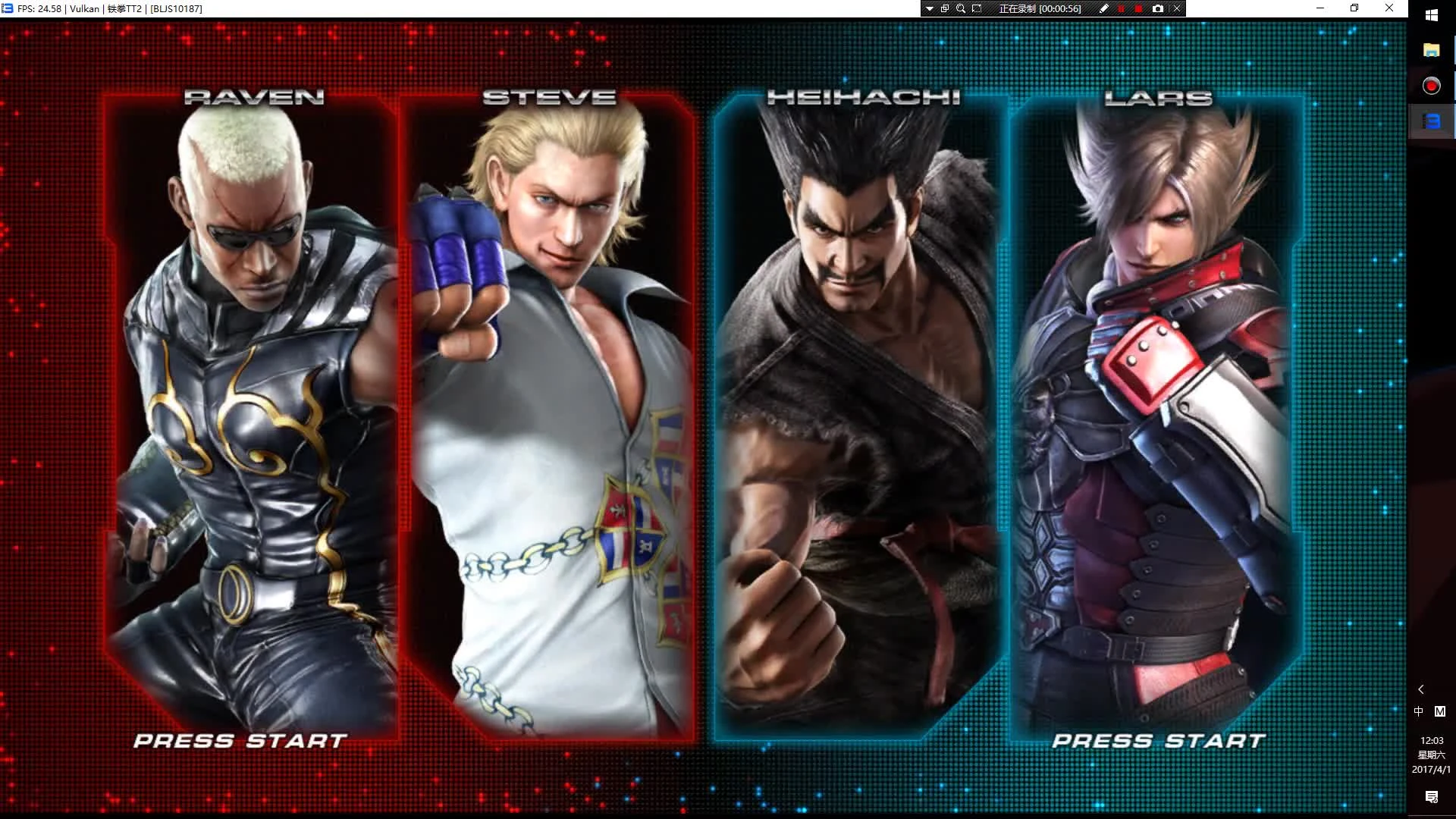
Task: Pause the recording with the red pause icon
Action: [x=1121, y=8]
